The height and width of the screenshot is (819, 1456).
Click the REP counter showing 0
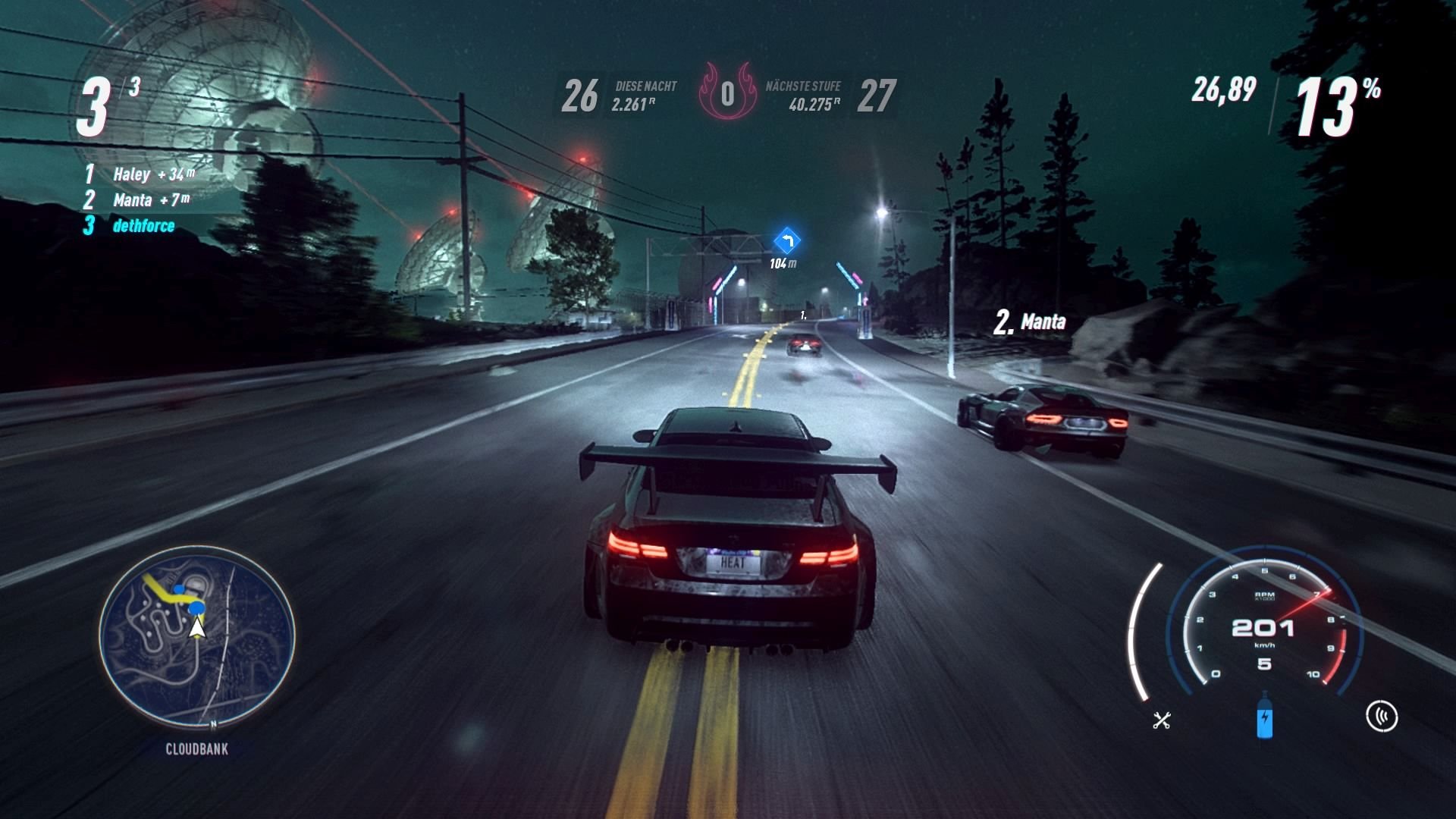pos(728,94)
